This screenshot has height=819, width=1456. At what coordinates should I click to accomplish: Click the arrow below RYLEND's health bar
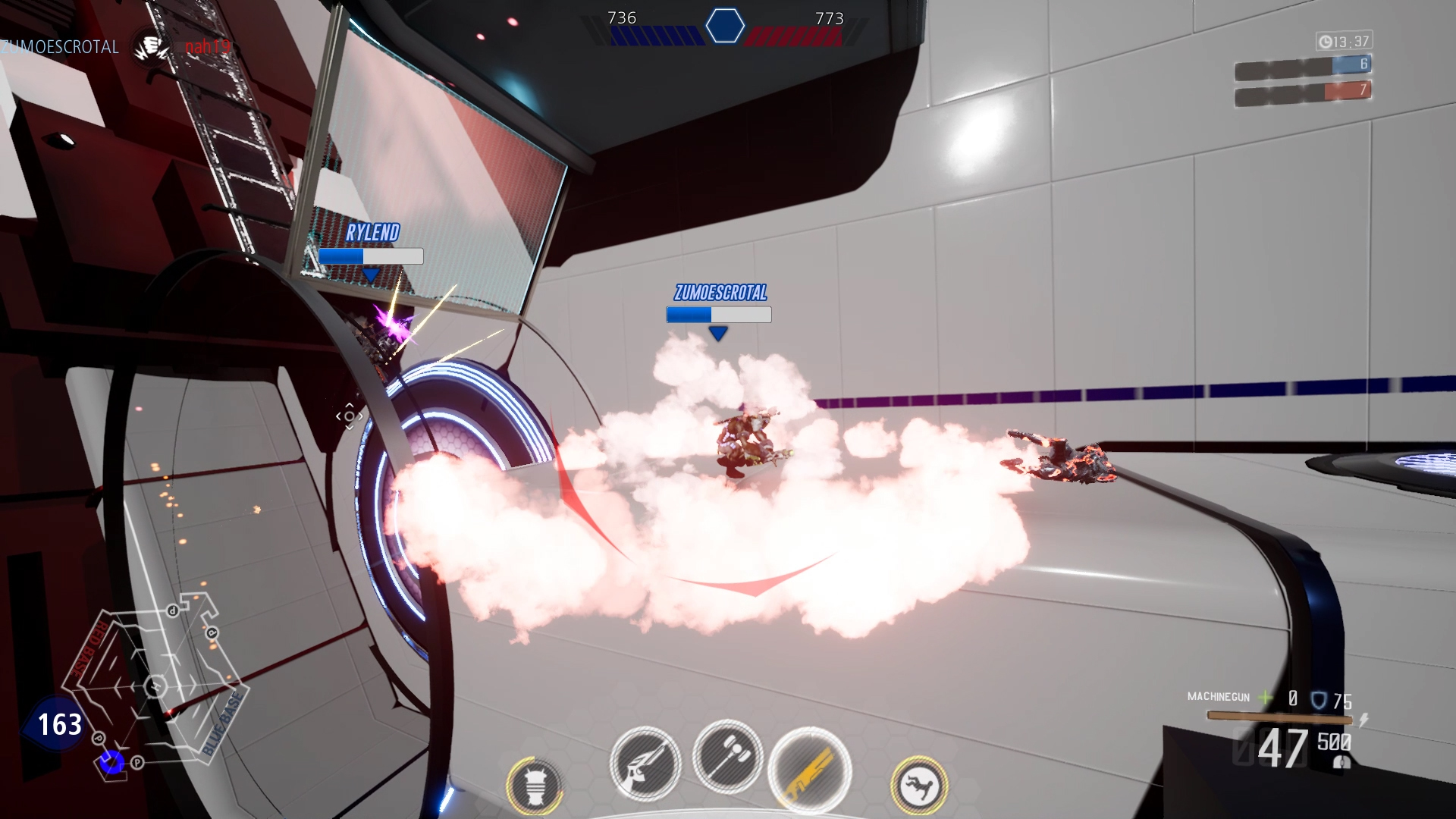[x=370, y=273]
